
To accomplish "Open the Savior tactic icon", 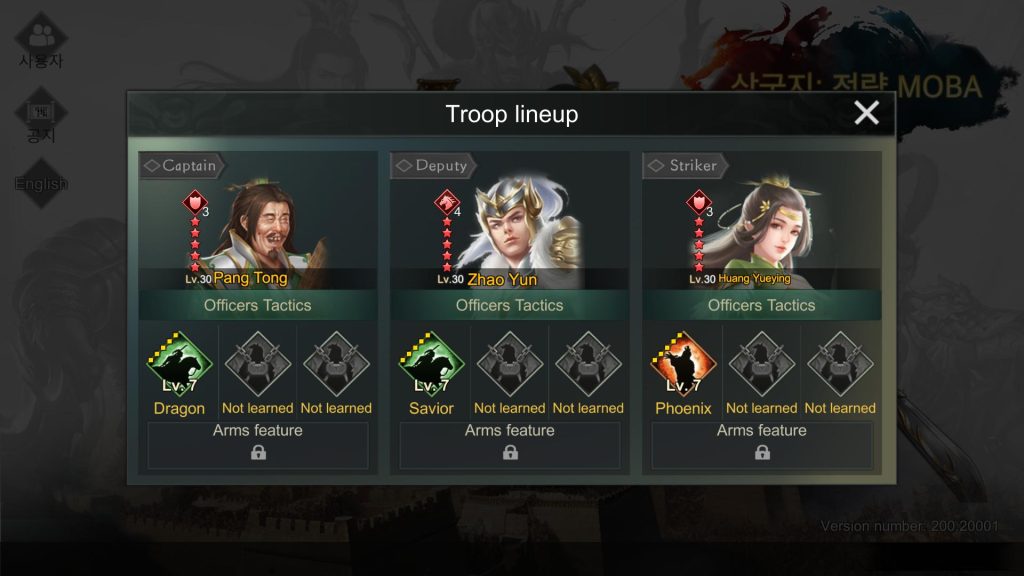I will tap(432, 365).
